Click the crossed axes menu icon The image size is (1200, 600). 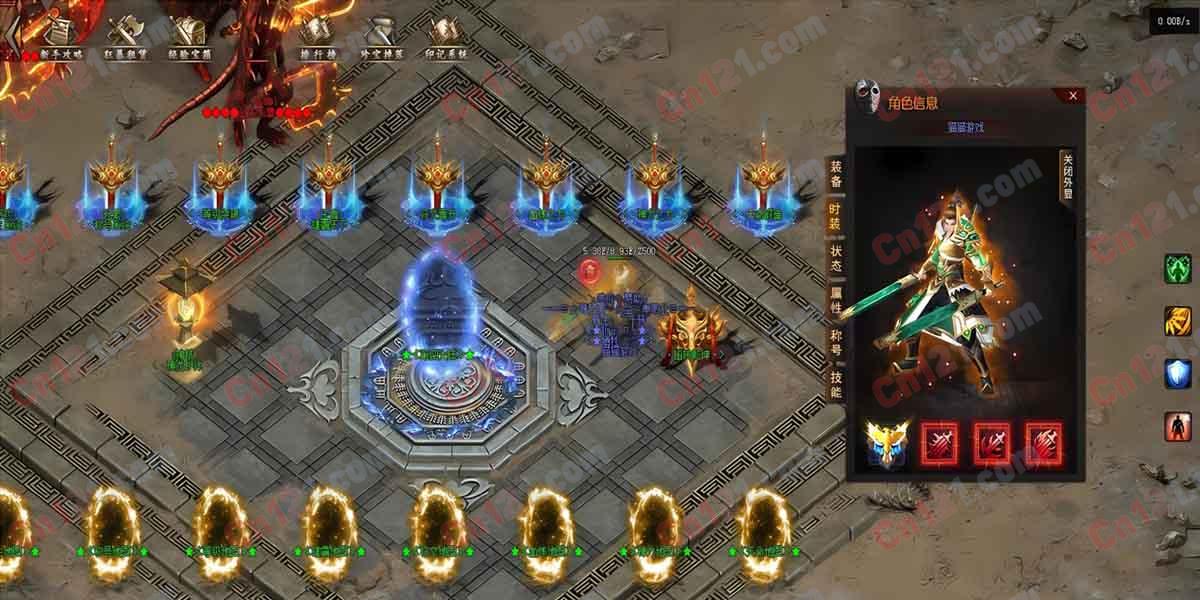point(126,36)
